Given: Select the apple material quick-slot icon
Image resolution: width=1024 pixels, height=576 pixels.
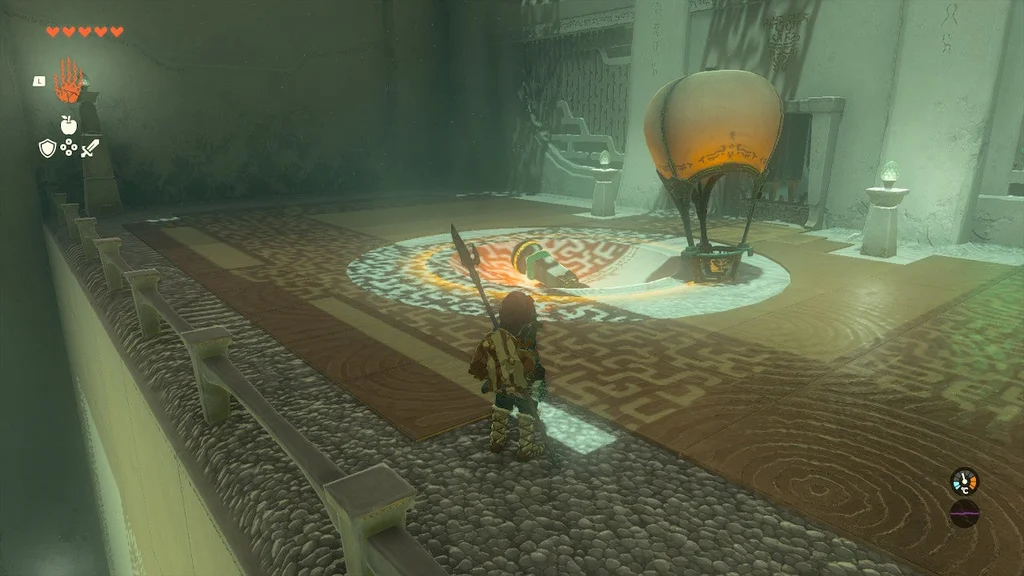Looking at the screenshot, I should (x=68, y=125).
